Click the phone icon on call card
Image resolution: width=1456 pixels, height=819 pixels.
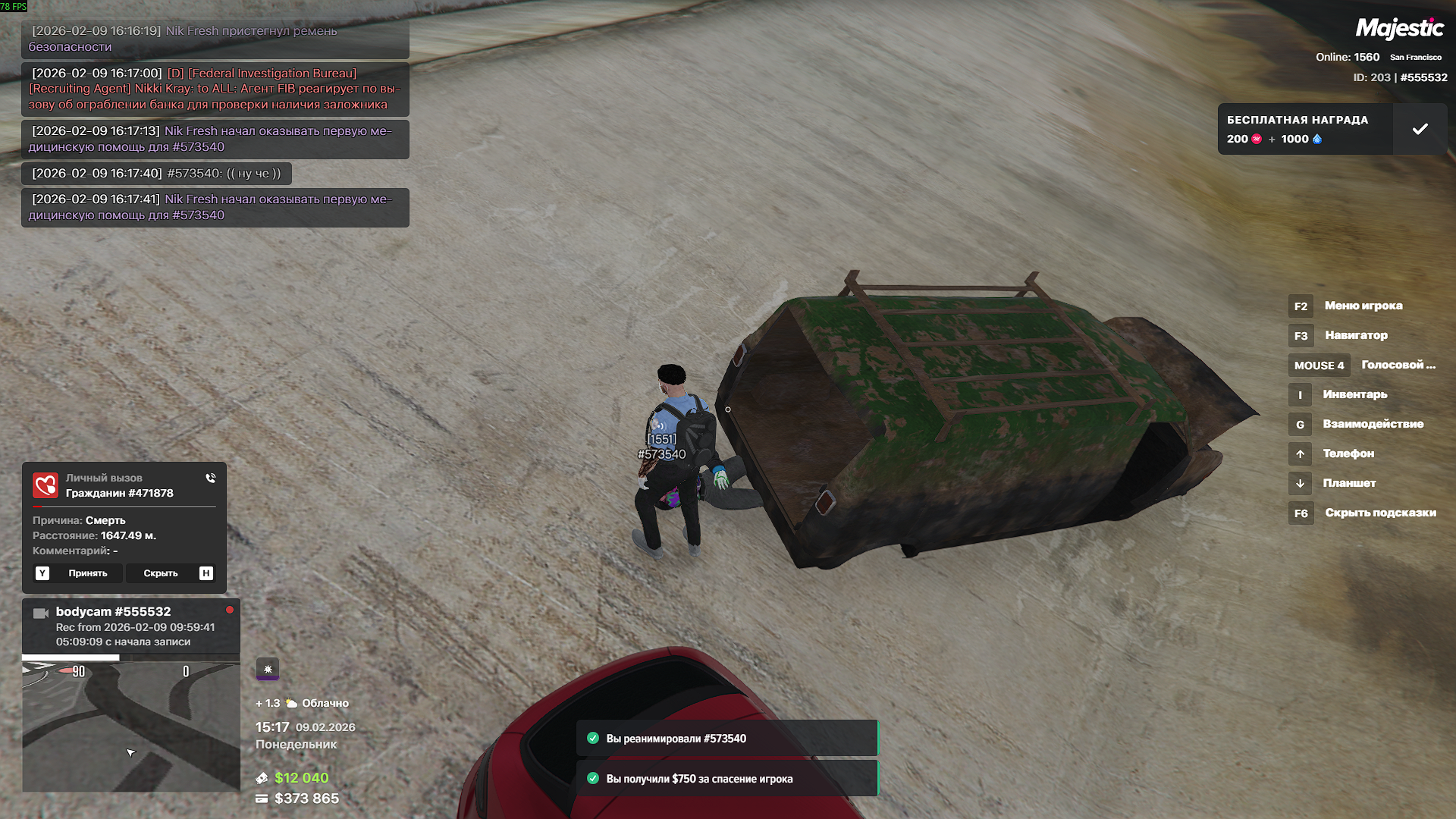coord(210,479)
